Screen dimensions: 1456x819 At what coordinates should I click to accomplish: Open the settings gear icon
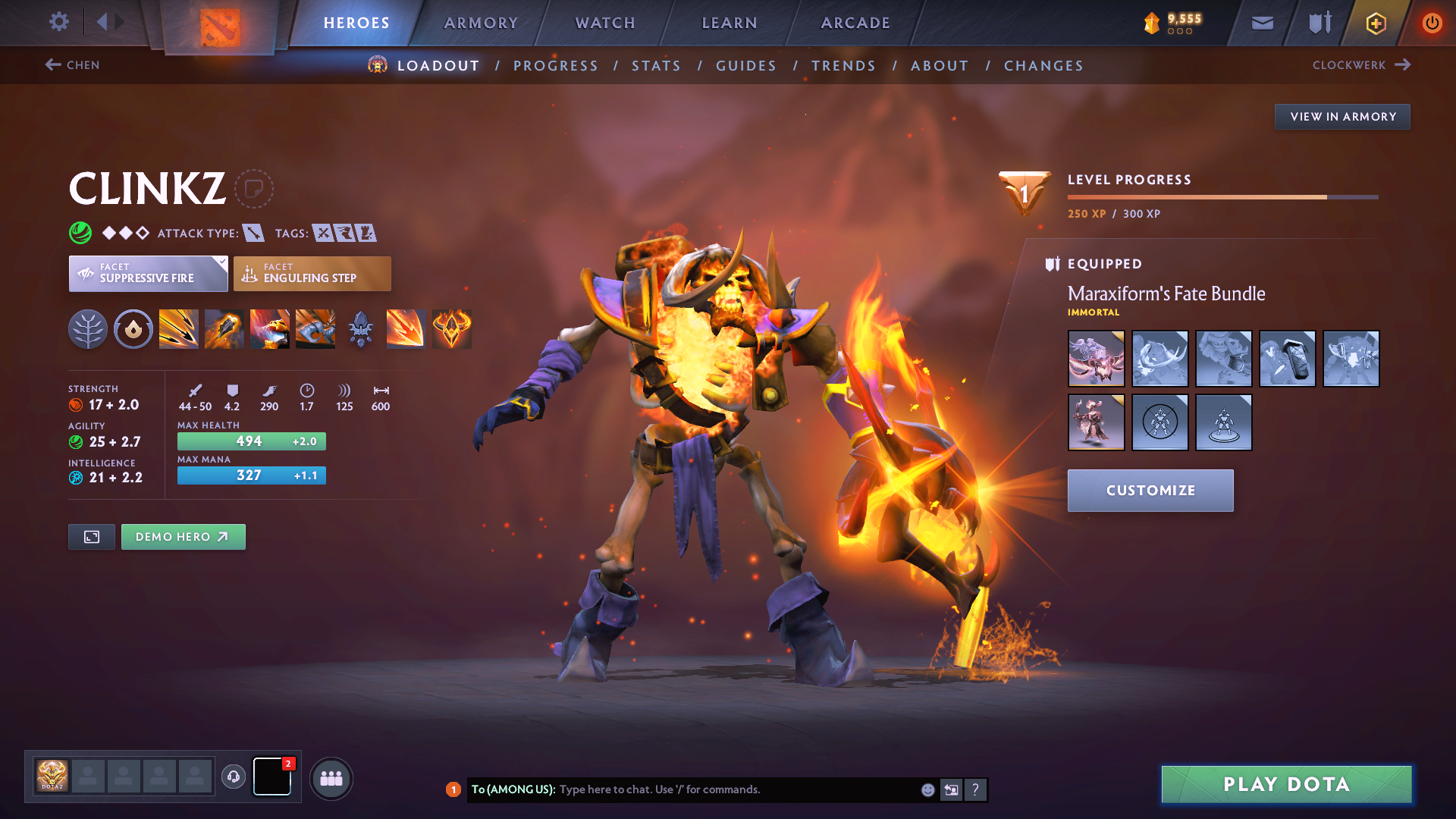(58, 23)
